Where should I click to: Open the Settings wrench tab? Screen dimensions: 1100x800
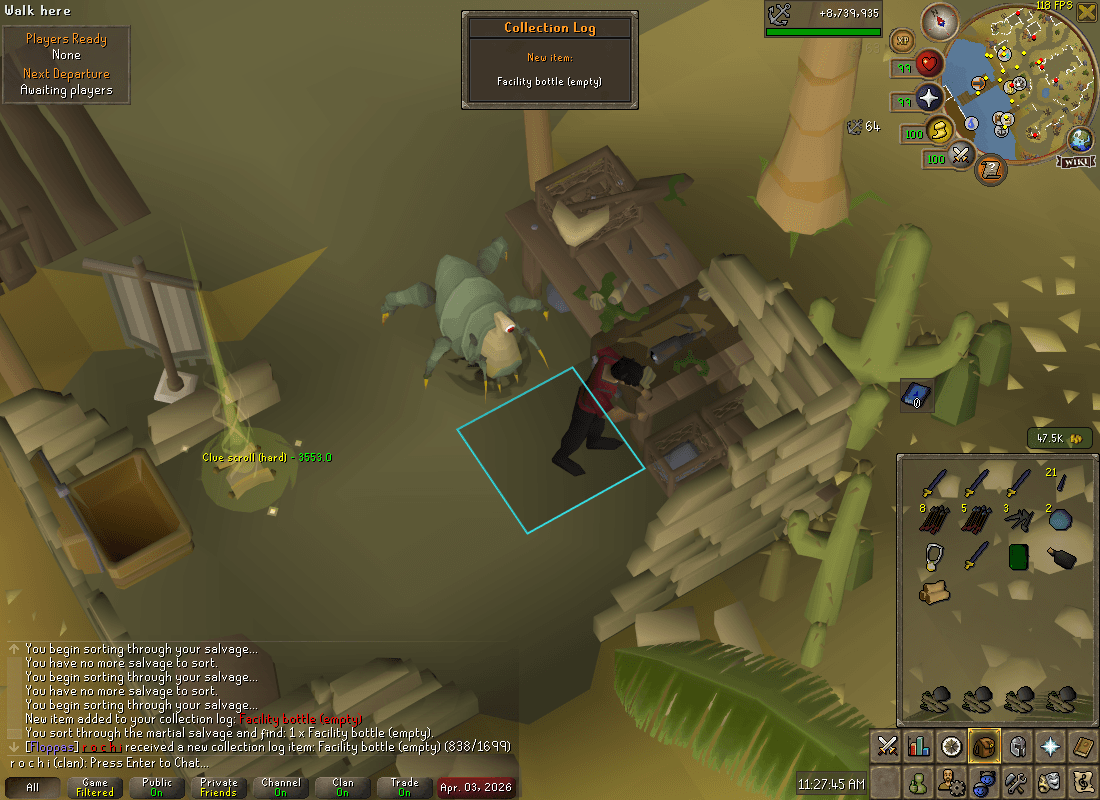pos(1017,781)
